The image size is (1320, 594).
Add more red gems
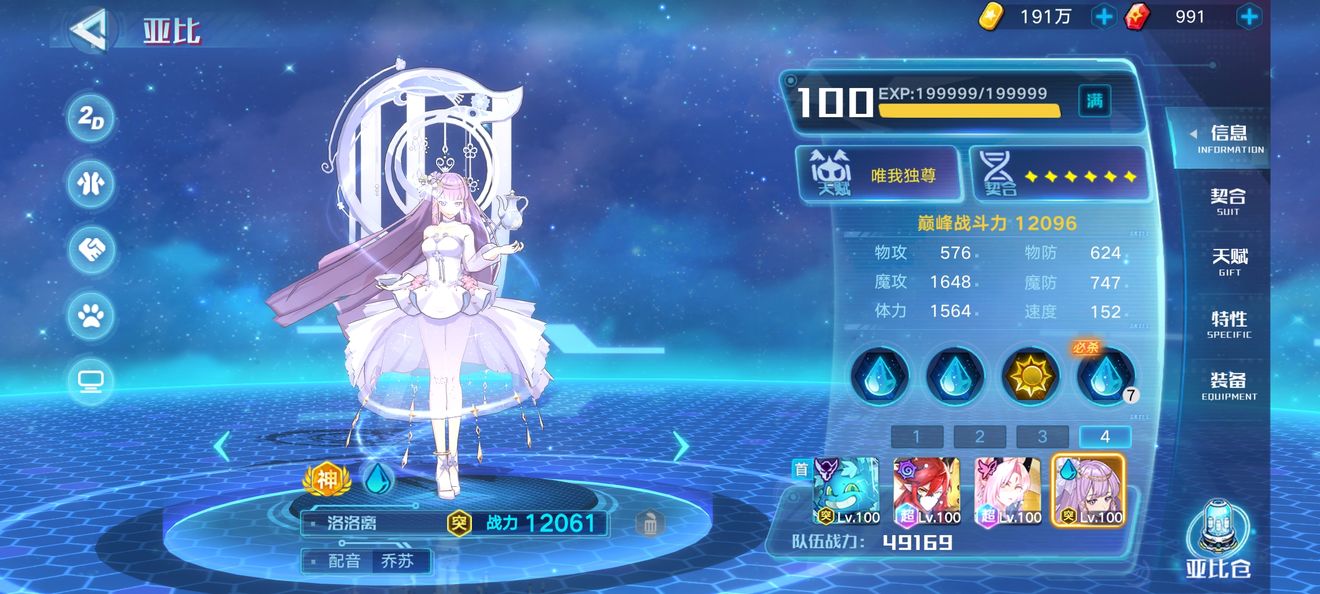[1248, 16]
